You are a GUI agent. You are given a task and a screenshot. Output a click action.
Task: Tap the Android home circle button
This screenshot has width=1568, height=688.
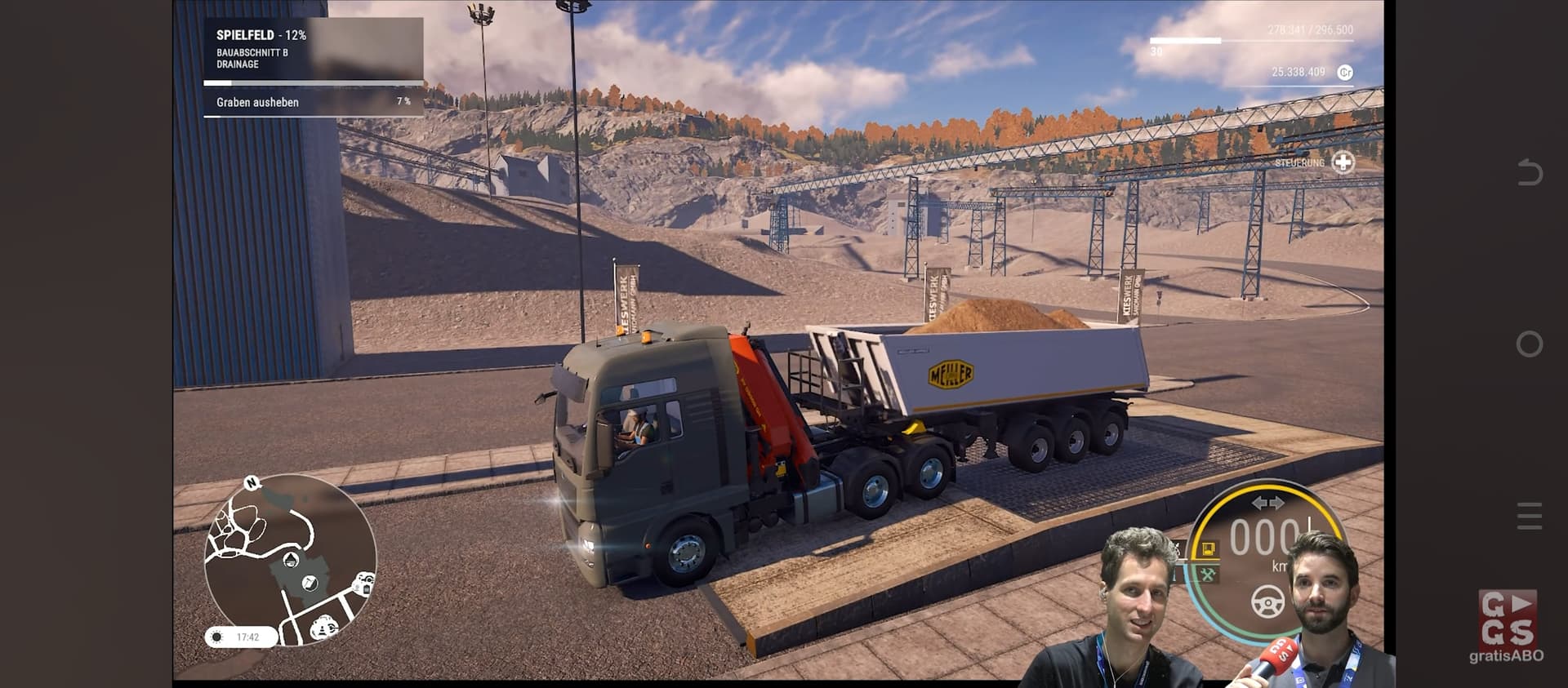(x=1529, y=344)
